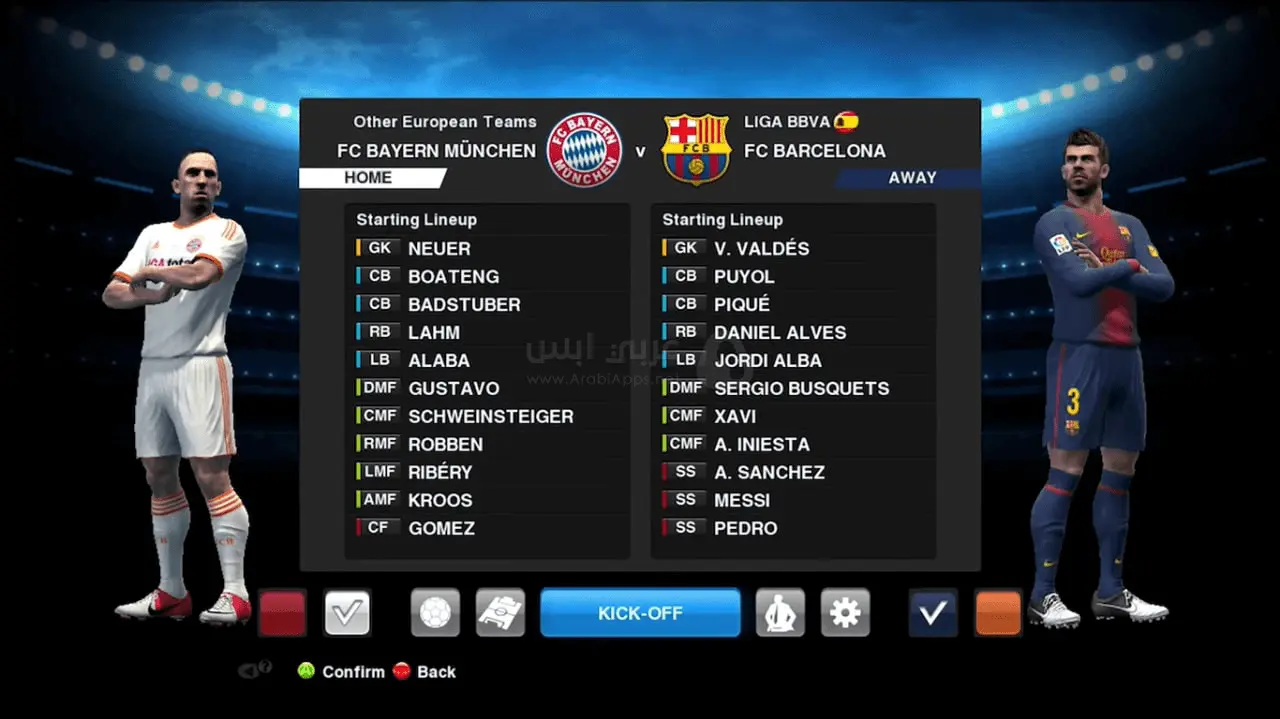This screenshot has height=719, width=1280.
Task: Select Gomez, the Bayern centre forward
Action: 441,528
